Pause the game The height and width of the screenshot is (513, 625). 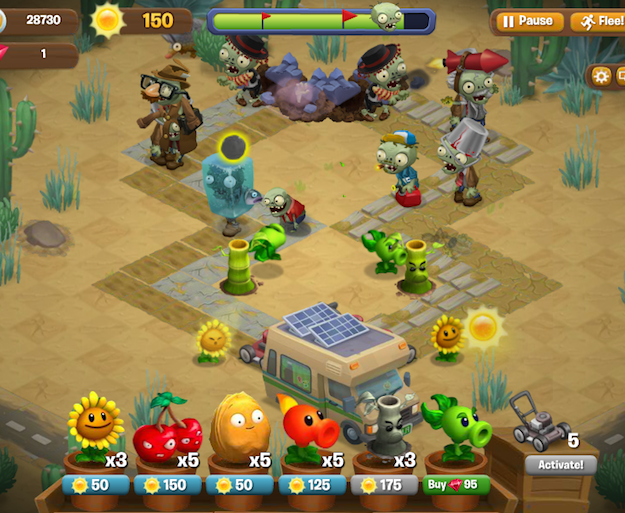[x=527, y=21]
